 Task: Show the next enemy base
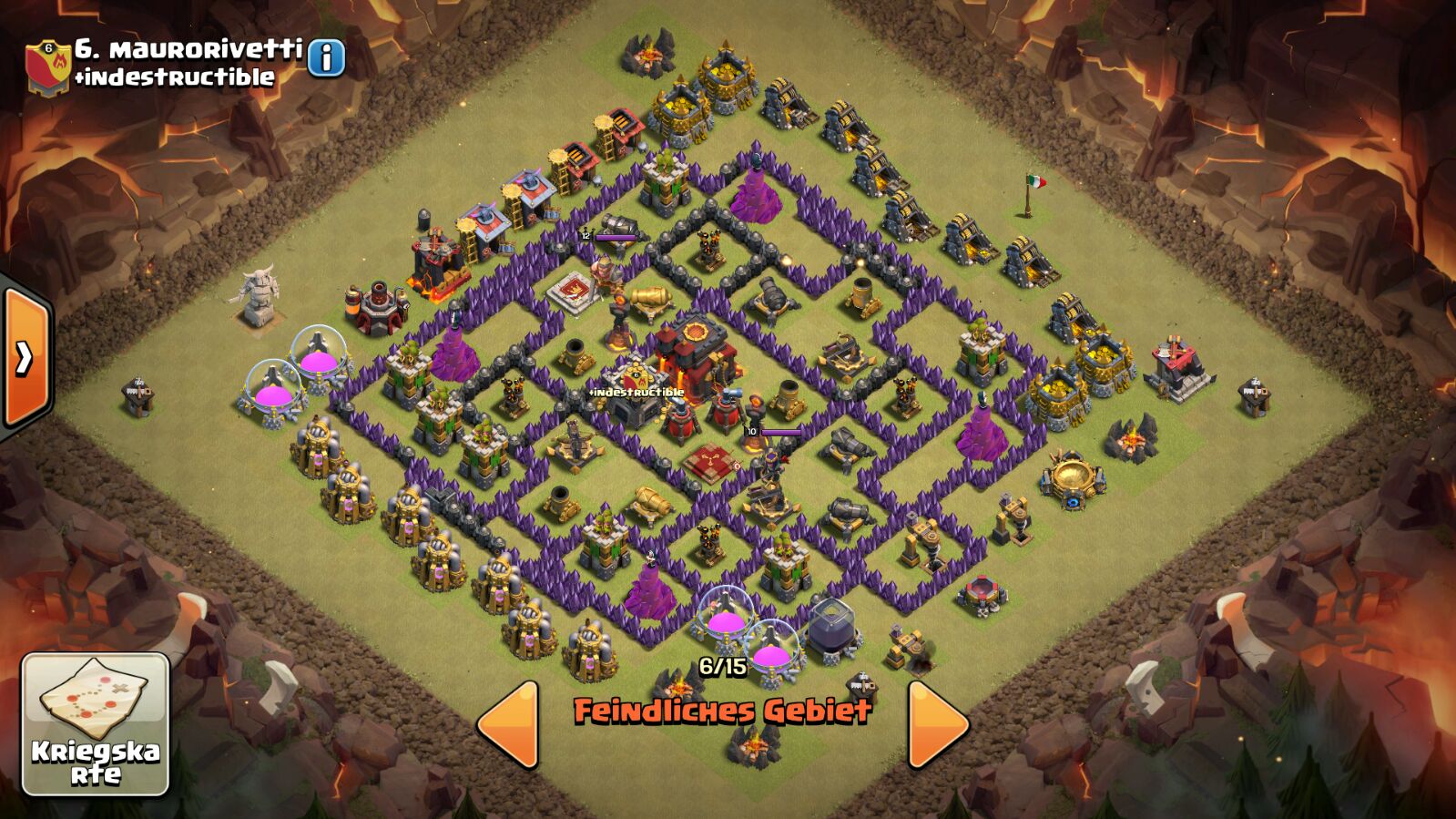(x=937, y=722)
